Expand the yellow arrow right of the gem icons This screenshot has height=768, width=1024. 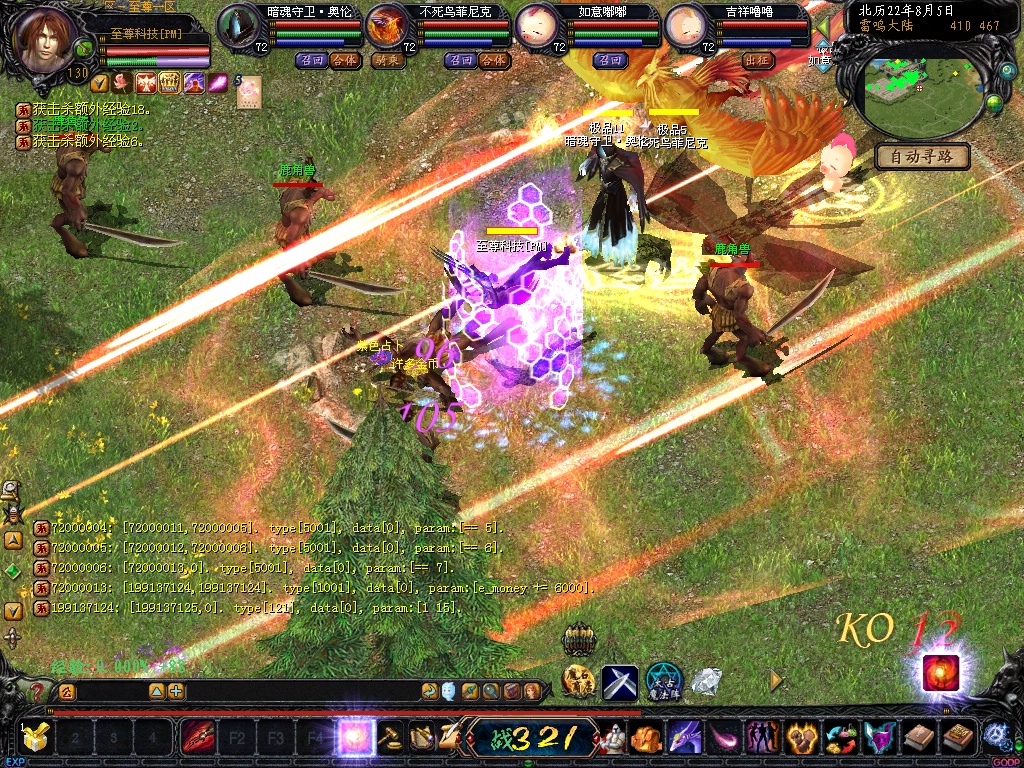[776, 680]
